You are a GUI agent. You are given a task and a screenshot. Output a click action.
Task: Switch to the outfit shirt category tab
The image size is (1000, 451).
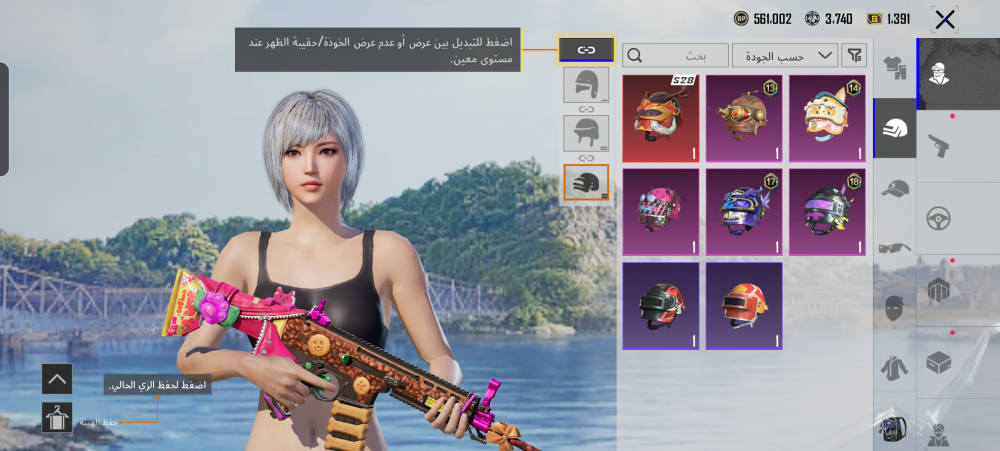pos(894,68)
